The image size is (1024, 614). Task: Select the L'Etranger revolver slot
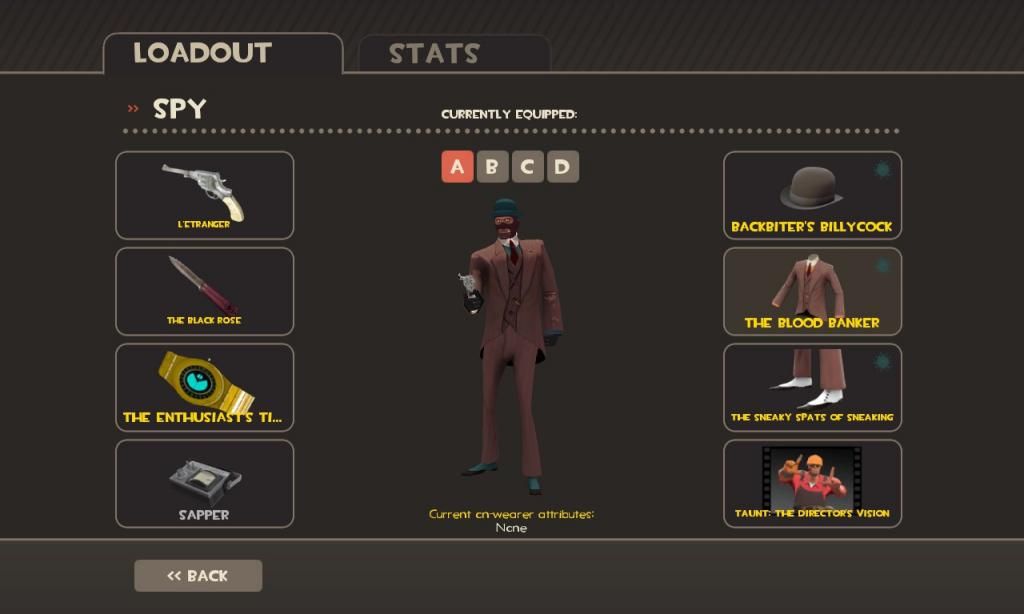click(x=205, y=195)
